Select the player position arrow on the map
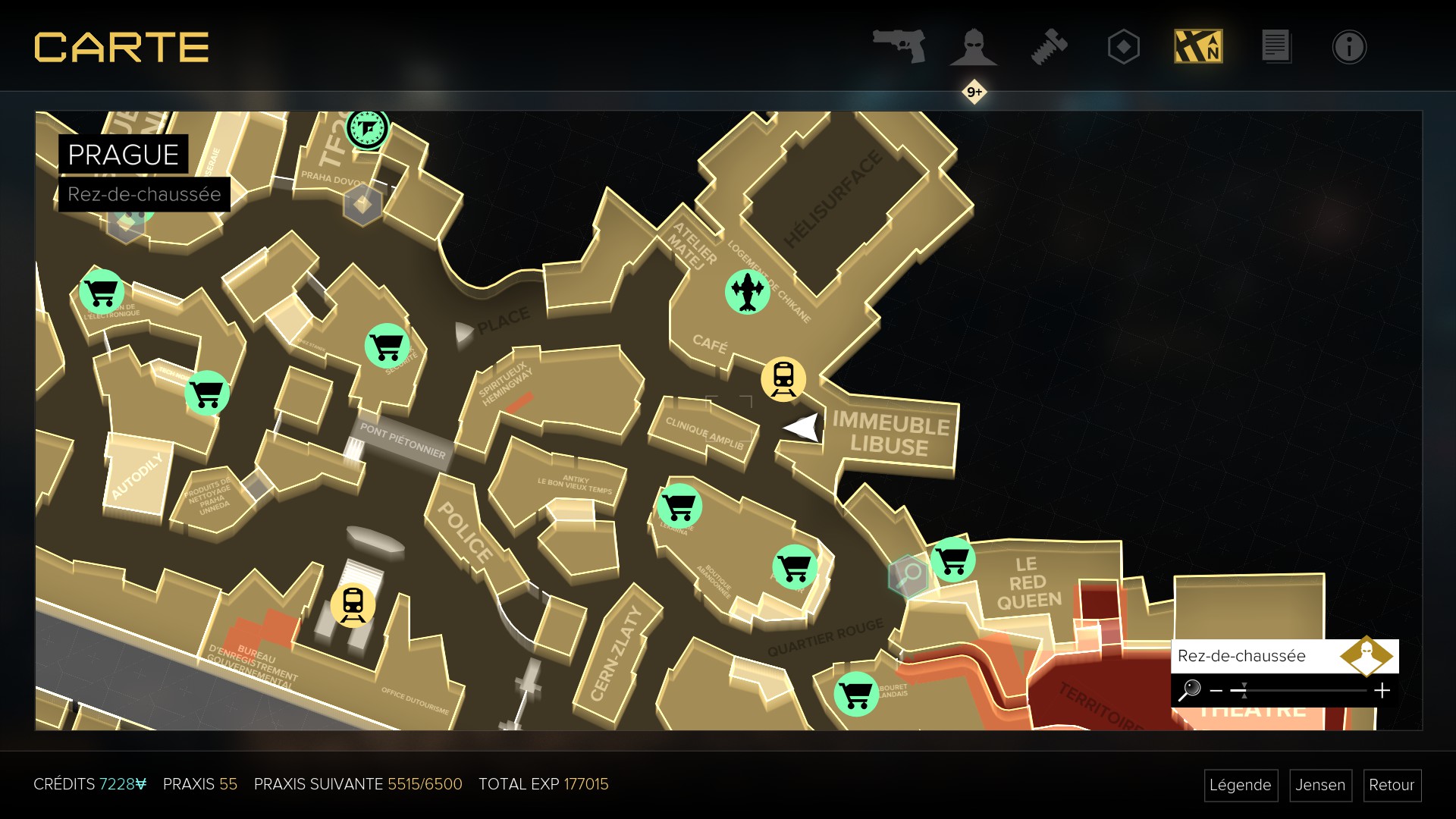This screenshot has width=1456, height=819. (802, 428)
